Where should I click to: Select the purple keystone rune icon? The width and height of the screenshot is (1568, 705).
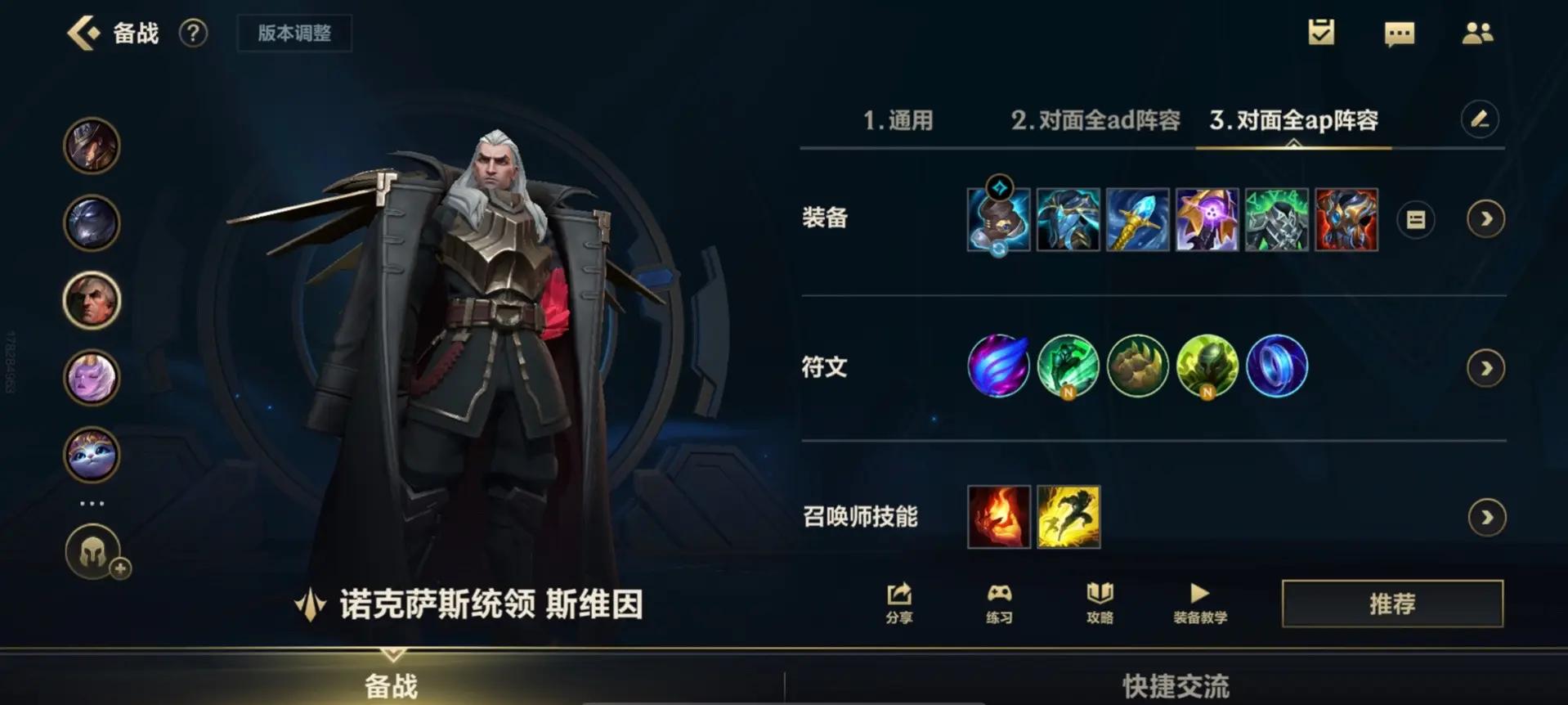click(998, 367)
